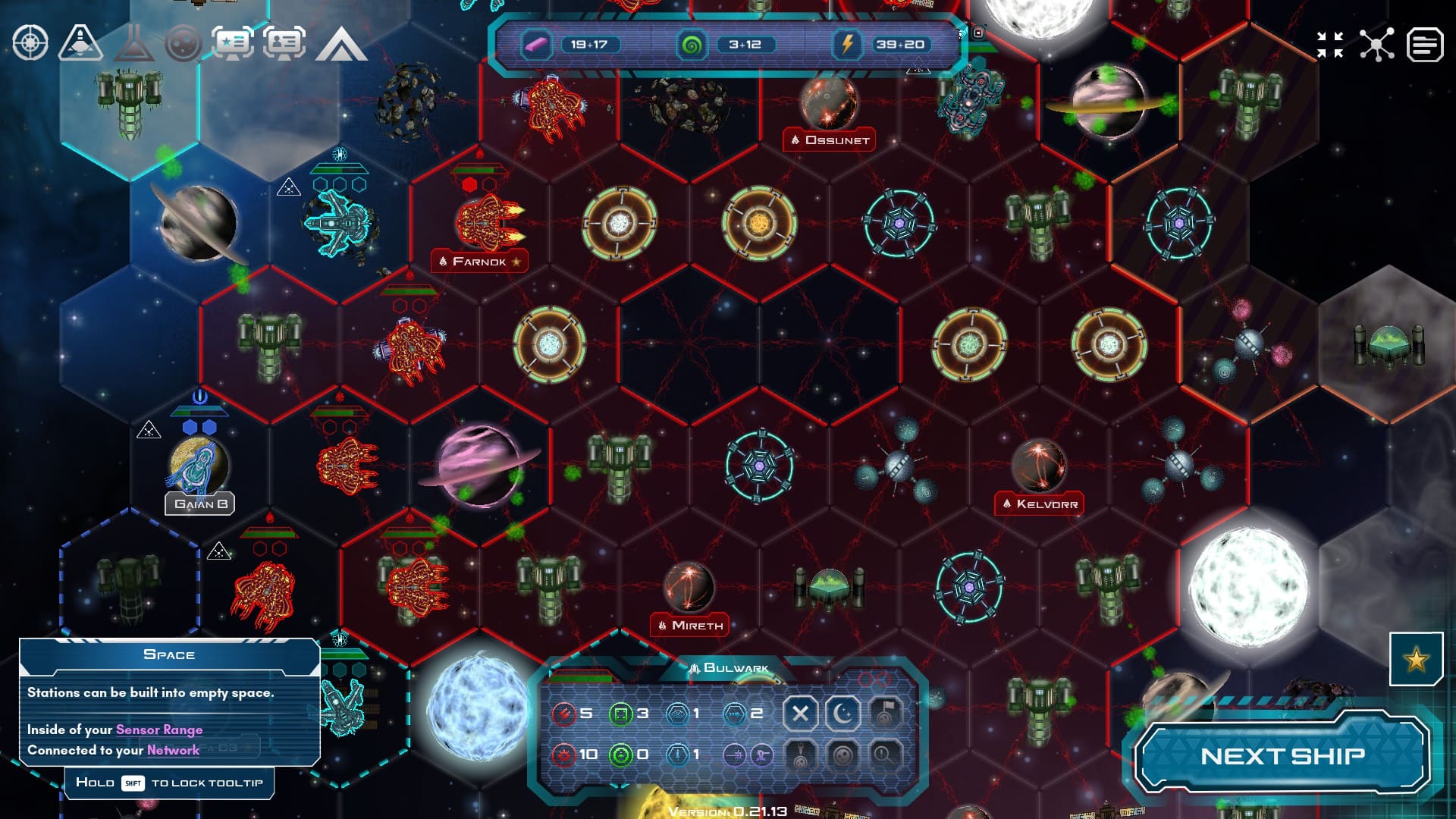Click the magnifying glass alert button
The image size is (1456, 819).
[x=884, y=755]
